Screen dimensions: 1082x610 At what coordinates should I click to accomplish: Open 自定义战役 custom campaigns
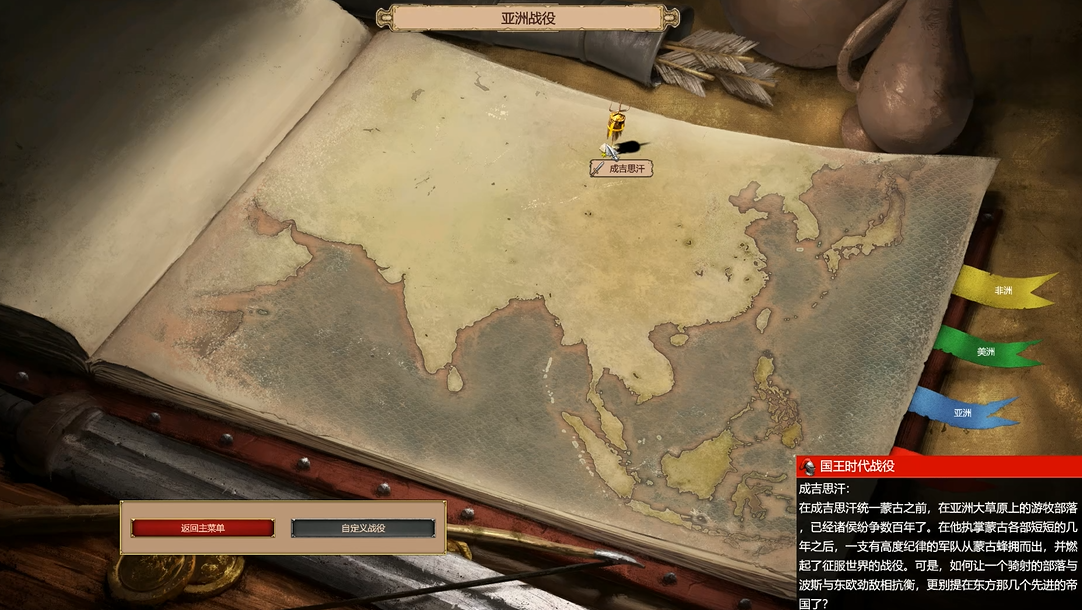363,528
